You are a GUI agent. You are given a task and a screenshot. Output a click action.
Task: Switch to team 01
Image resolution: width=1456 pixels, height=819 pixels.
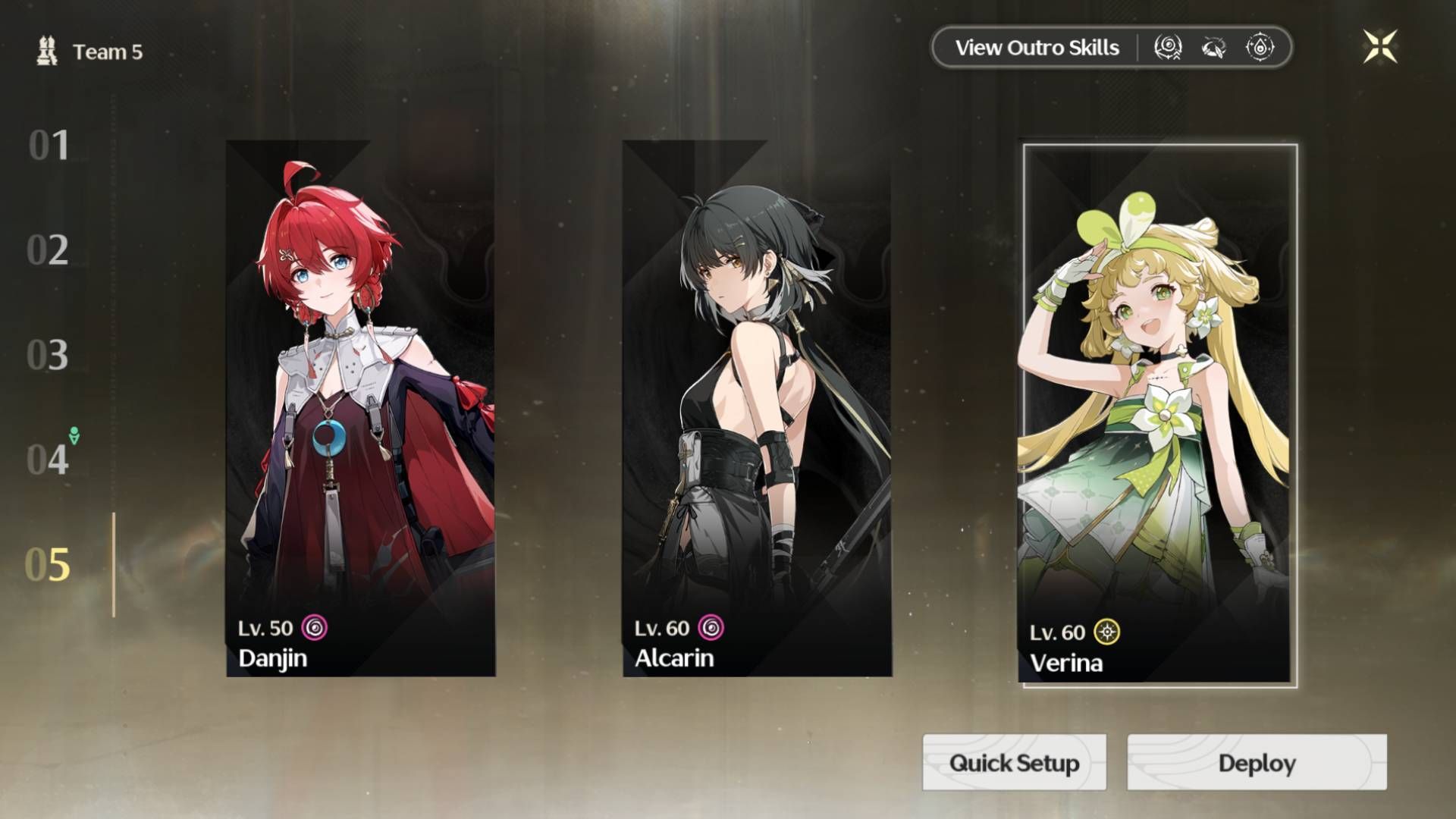[x=49, y=146]
